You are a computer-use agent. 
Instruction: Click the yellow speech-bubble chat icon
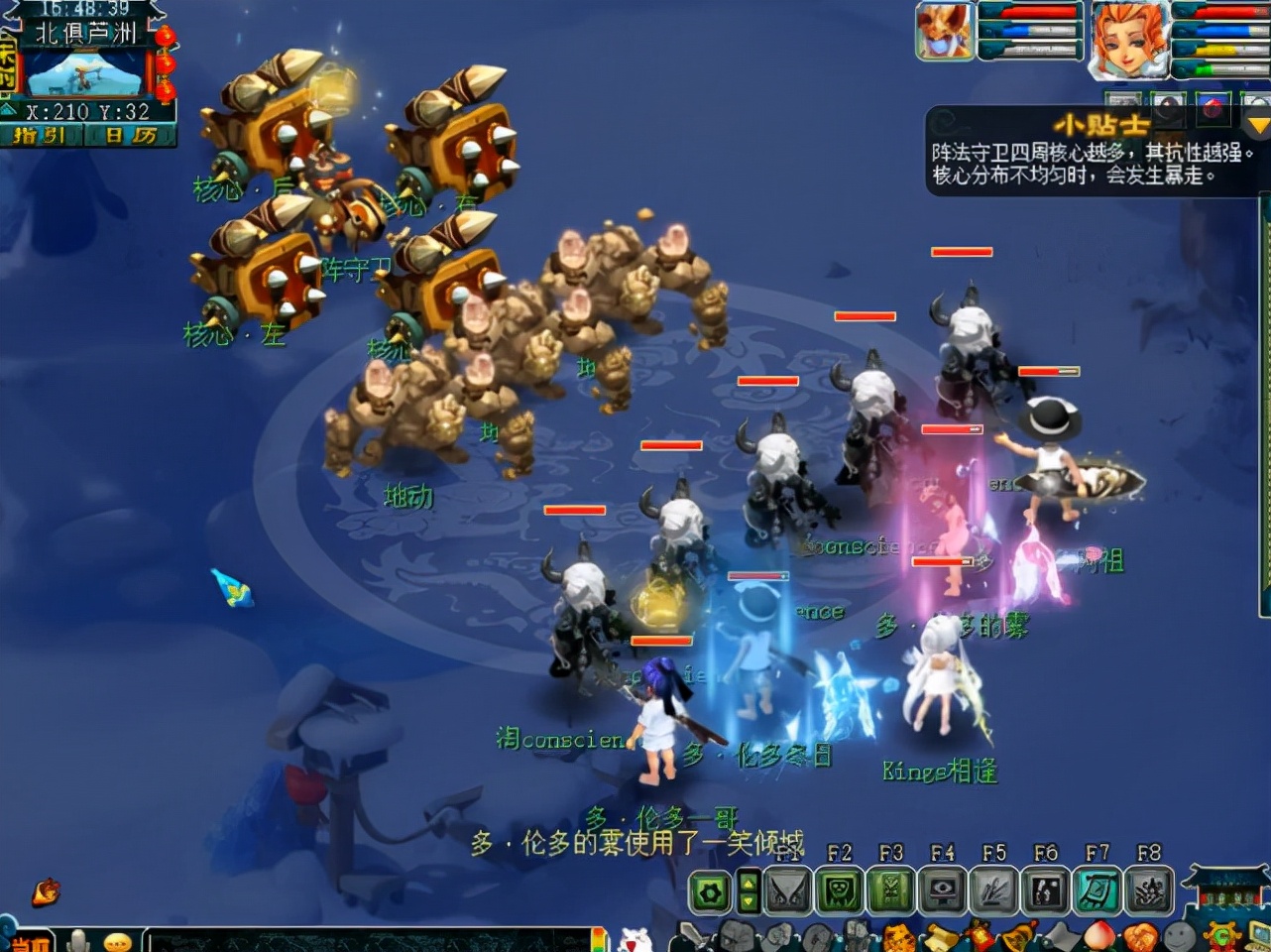click(117, 941)
